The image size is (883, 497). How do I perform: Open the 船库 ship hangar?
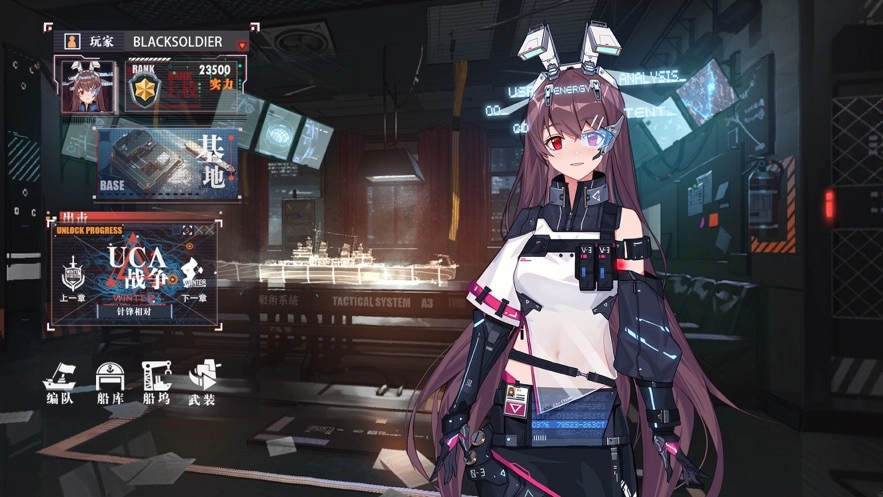pos(109,382)
